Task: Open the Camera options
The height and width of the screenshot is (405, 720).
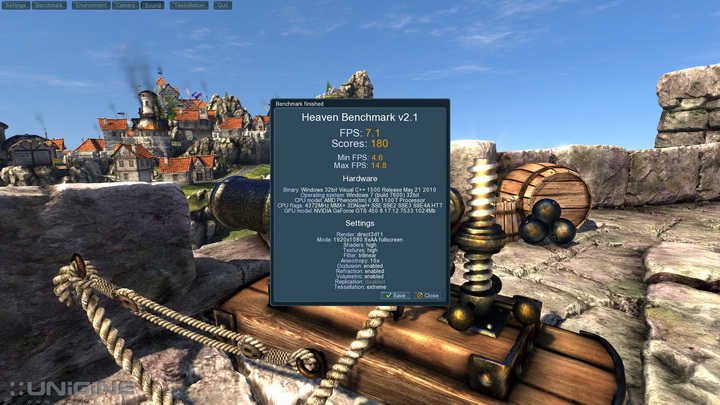Action: click(125, 5)
